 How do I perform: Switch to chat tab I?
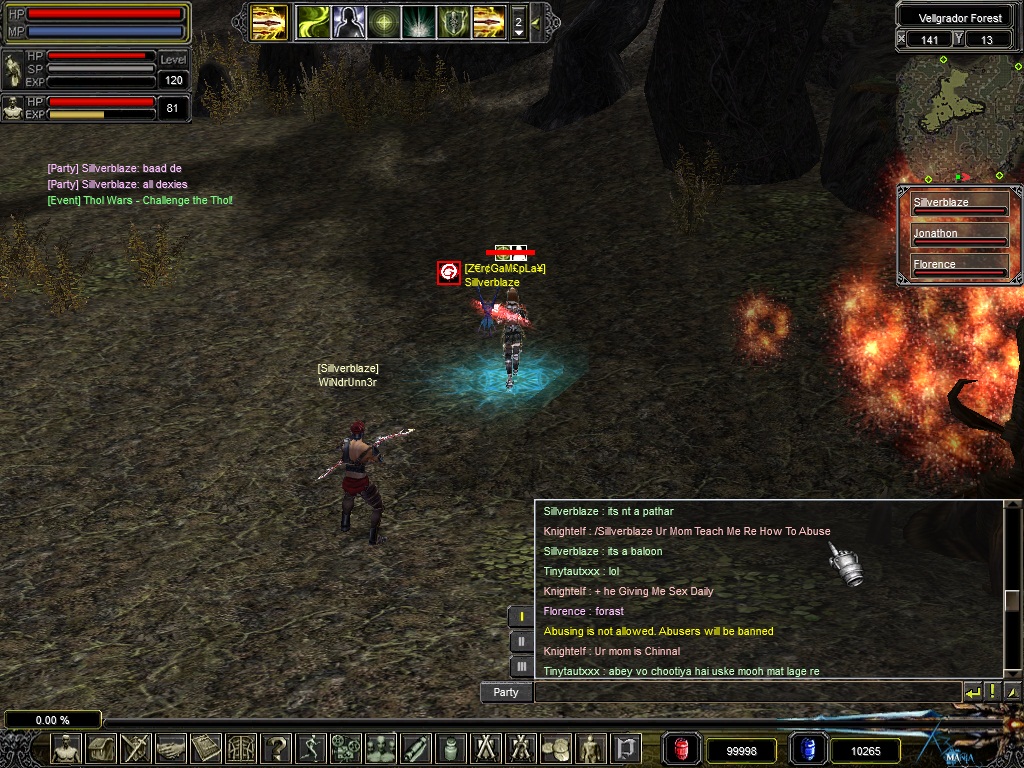521,616
